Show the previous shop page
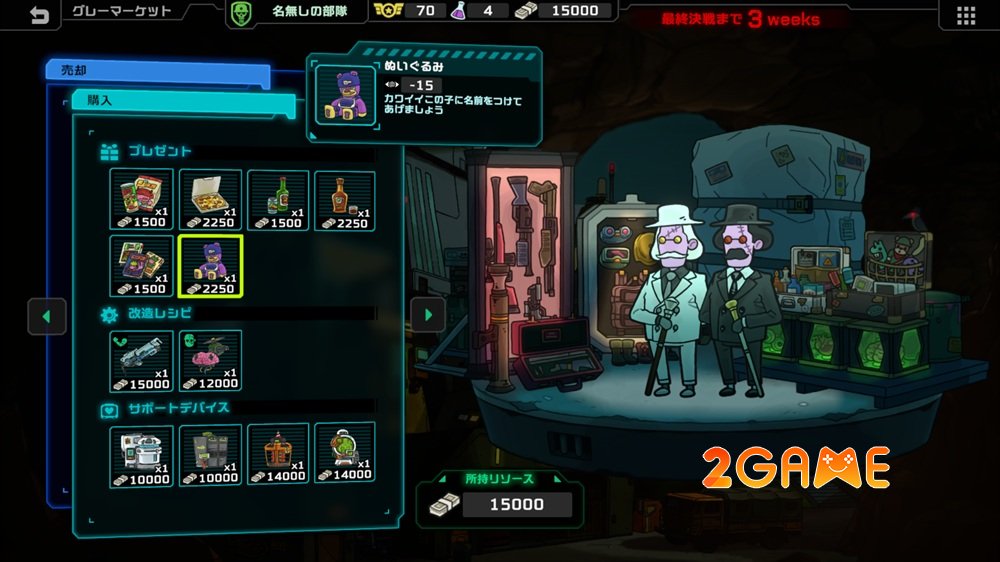 pyautogui.click(x=46, y=316)
